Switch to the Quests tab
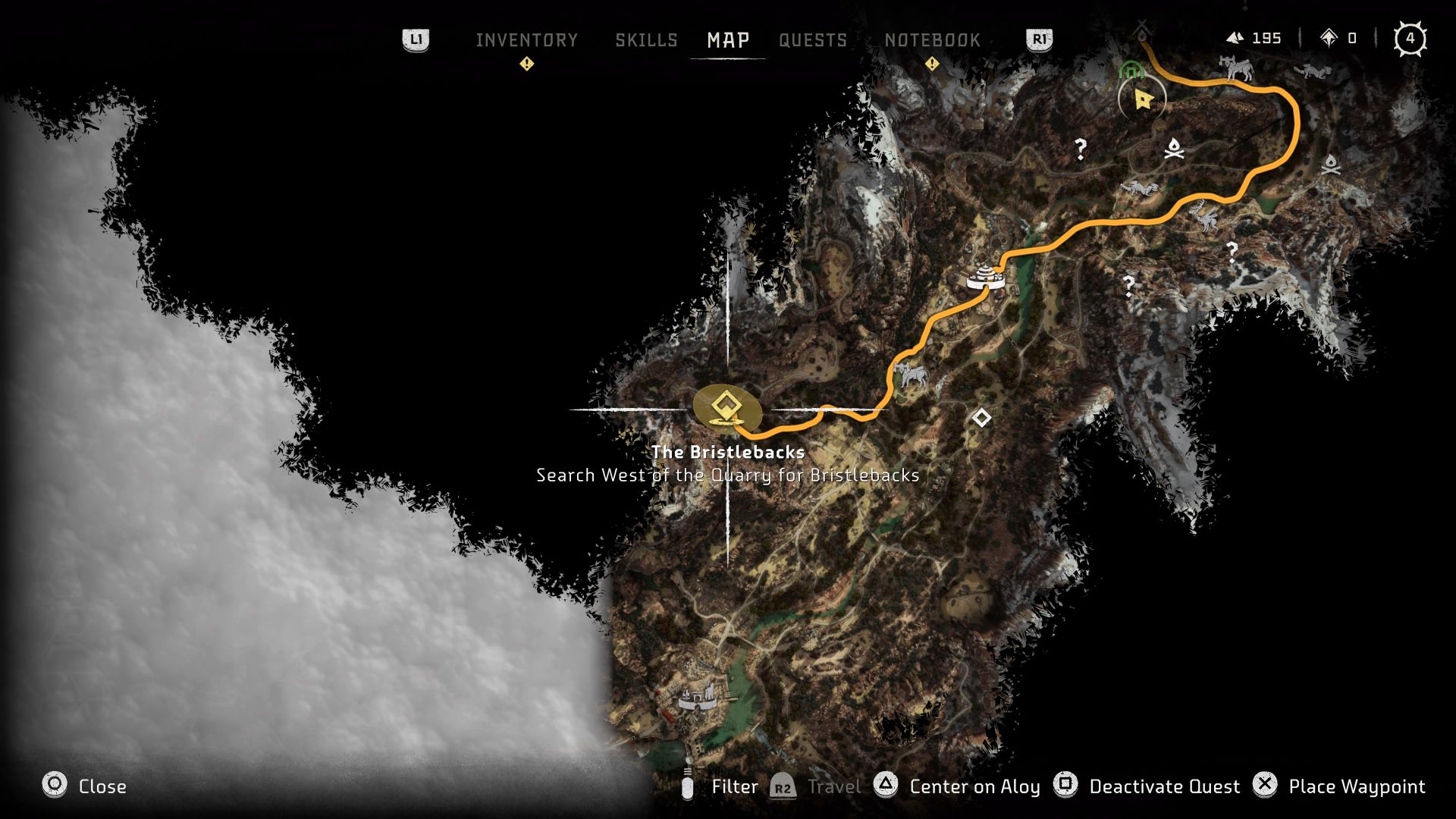The width and height of the screenshot is (1456, 819). click(x=813, y=40)
